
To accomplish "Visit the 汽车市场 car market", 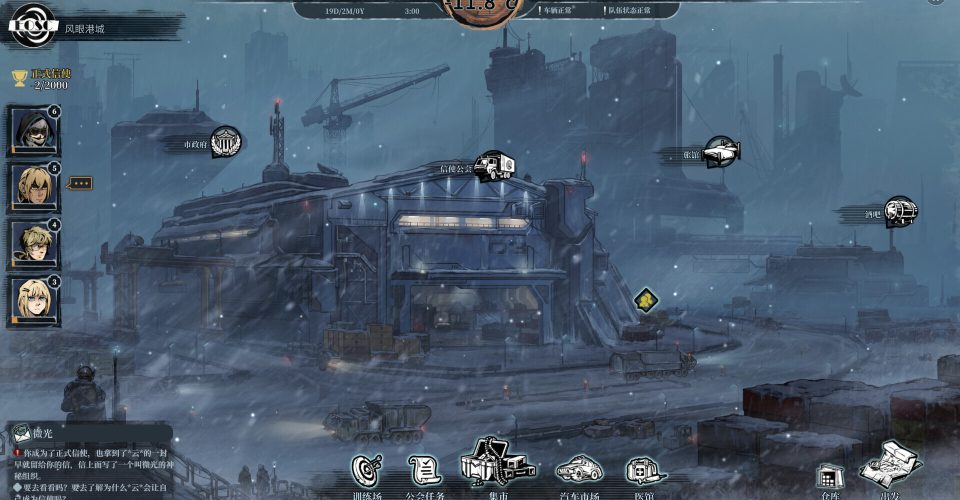I will pos(578,470).
